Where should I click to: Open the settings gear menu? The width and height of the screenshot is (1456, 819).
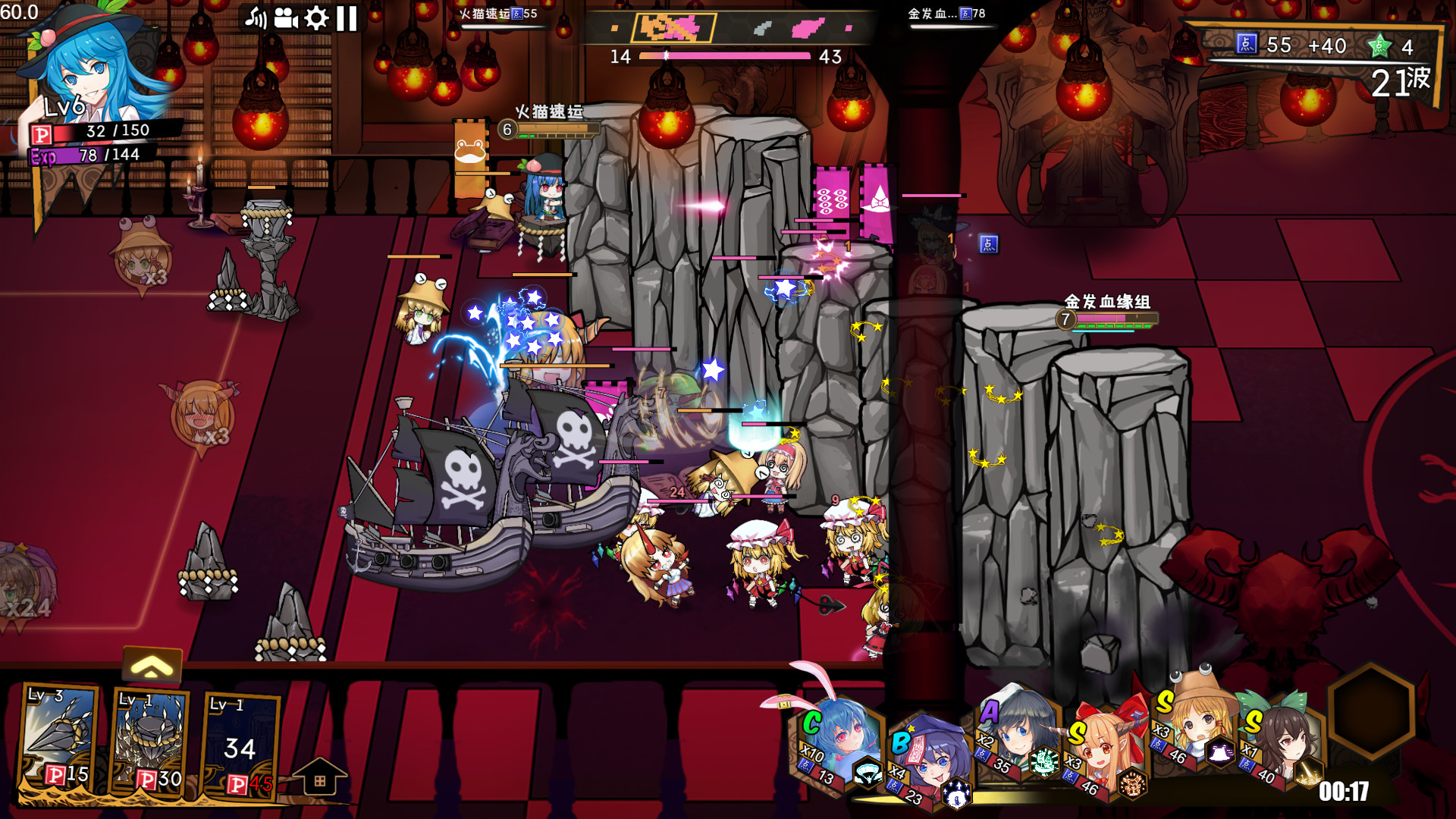[x=316, y=17]
